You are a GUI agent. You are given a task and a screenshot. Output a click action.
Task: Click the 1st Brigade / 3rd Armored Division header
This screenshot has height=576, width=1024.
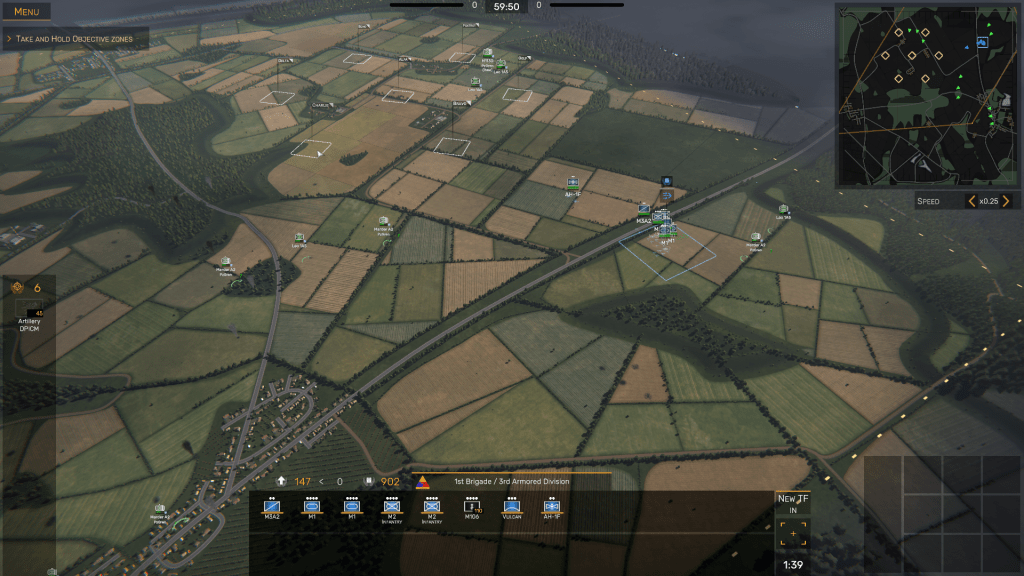(x=512, y=481)
